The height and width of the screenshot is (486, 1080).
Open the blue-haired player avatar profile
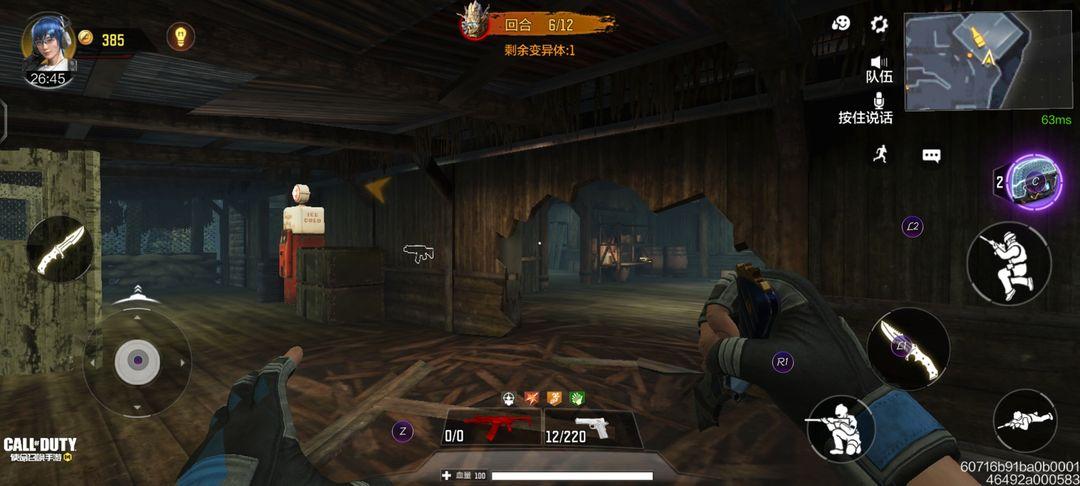click(x=47, y=43)
